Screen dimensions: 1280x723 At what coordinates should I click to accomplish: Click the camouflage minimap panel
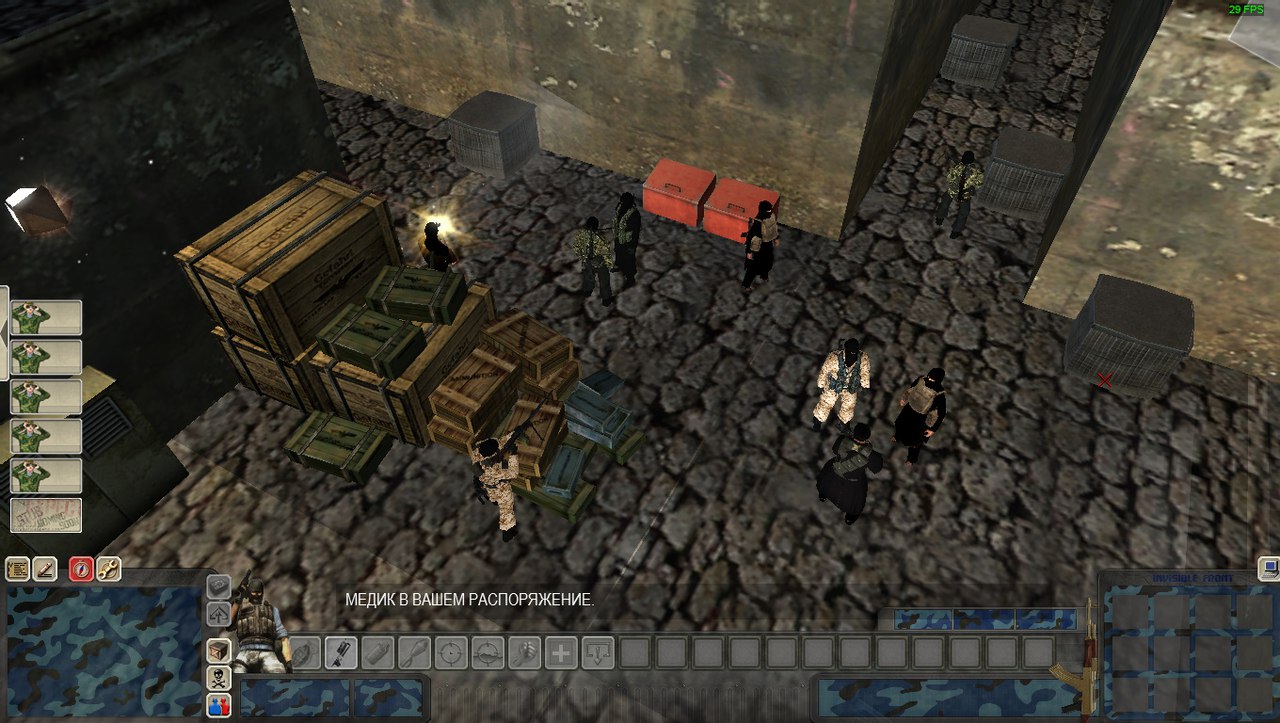pyautogui.click(x=102, y=652)
